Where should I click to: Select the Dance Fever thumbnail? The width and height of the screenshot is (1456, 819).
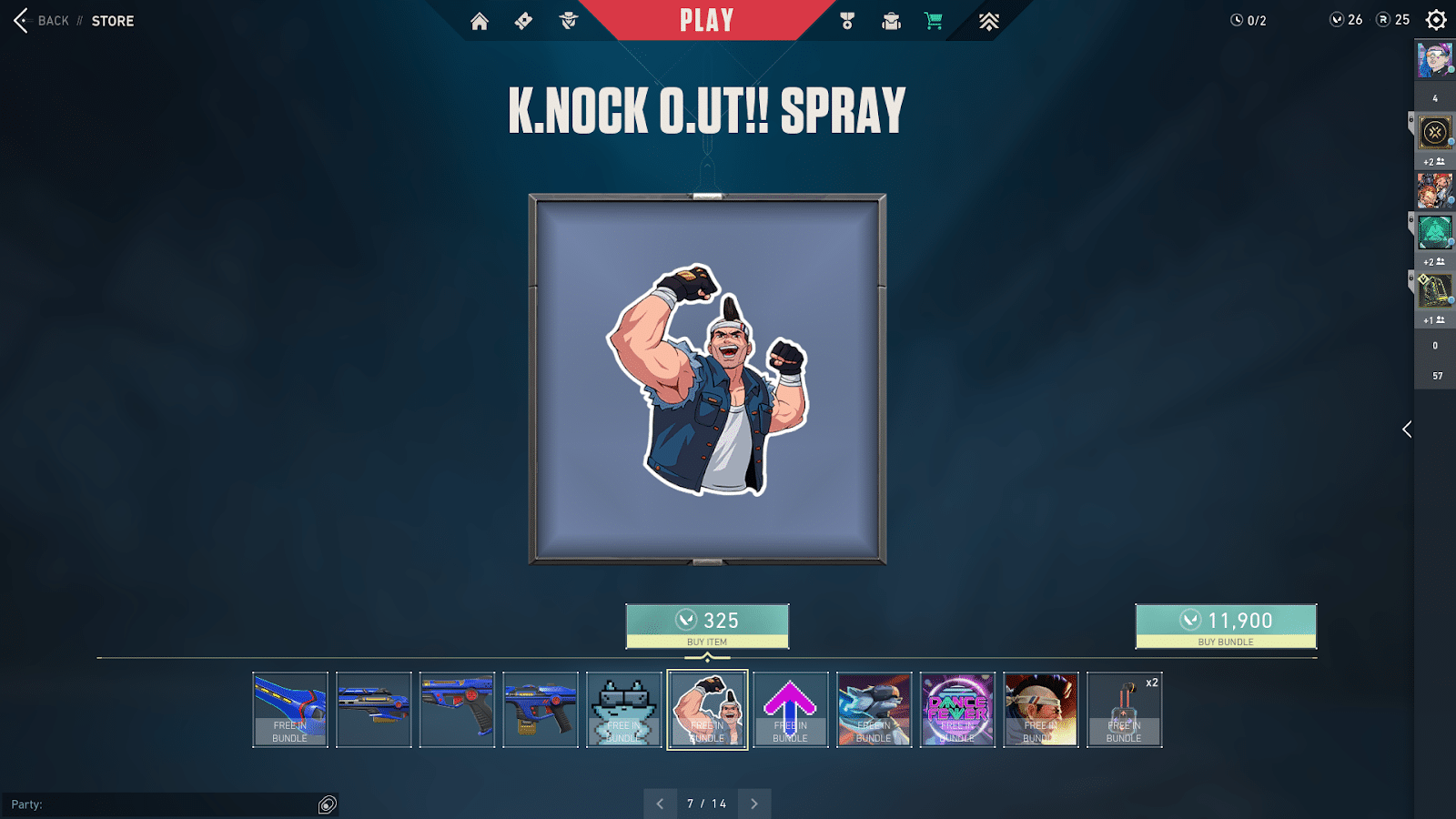point(957,710)
